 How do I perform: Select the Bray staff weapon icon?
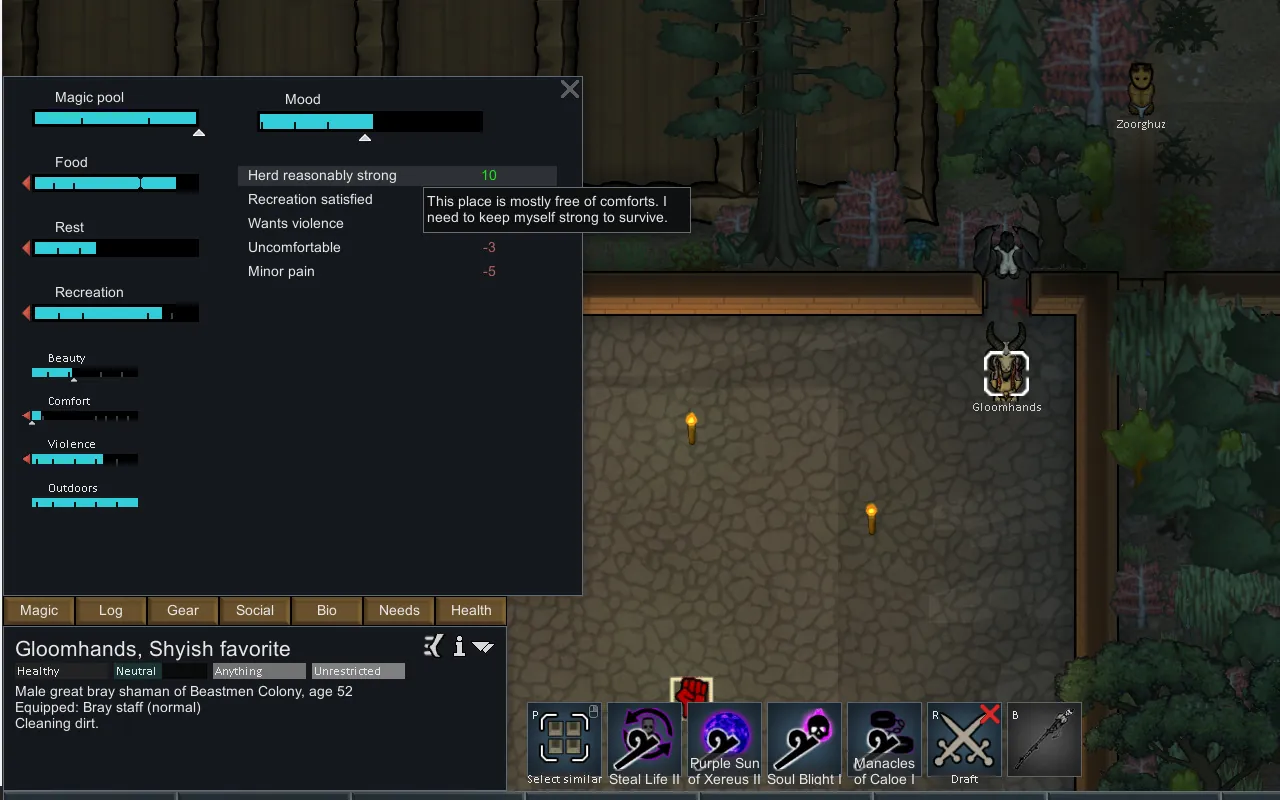(x=1044, y=741)
